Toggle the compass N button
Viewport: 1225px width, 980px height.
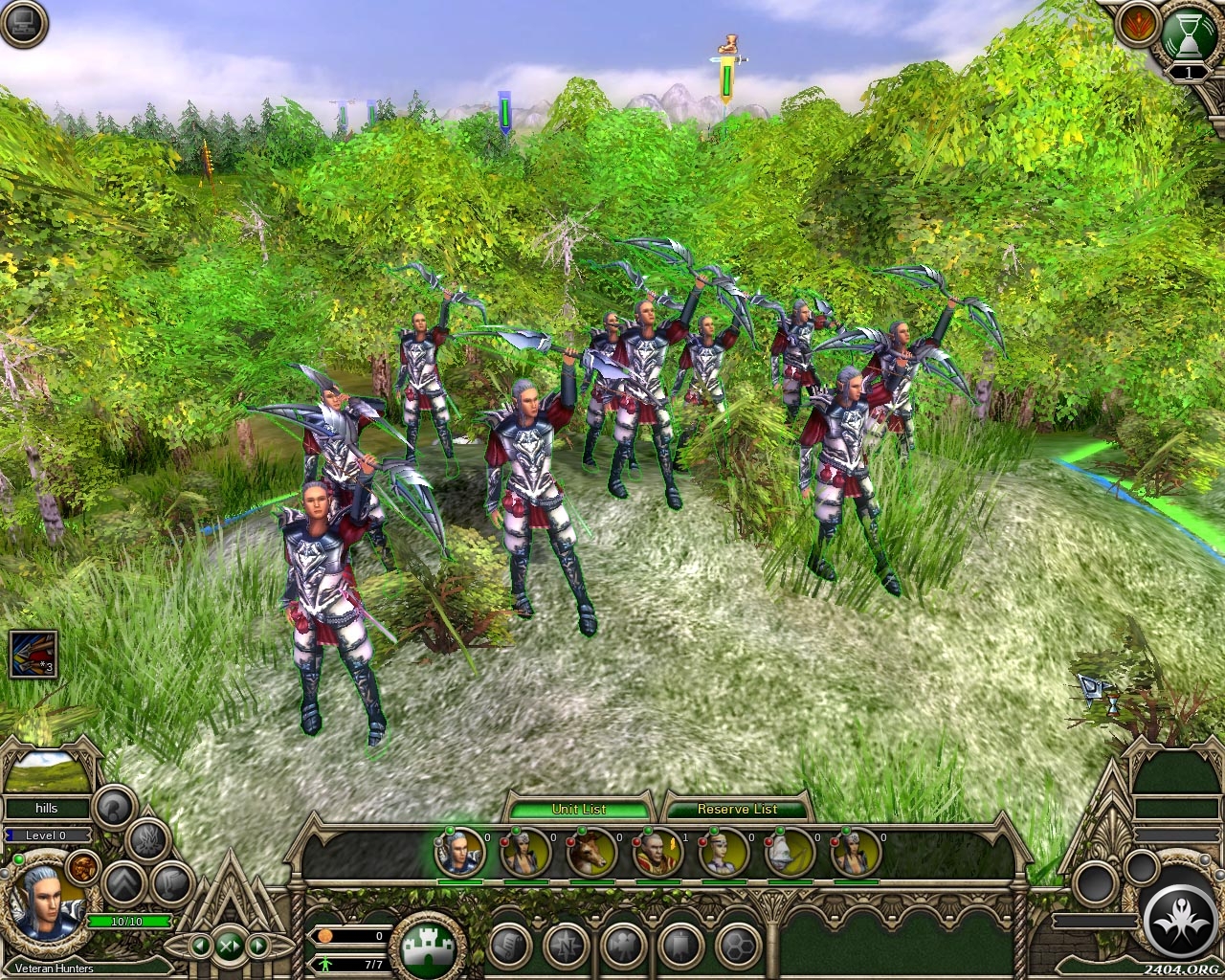pyautogui.click(x=567, y=946)
